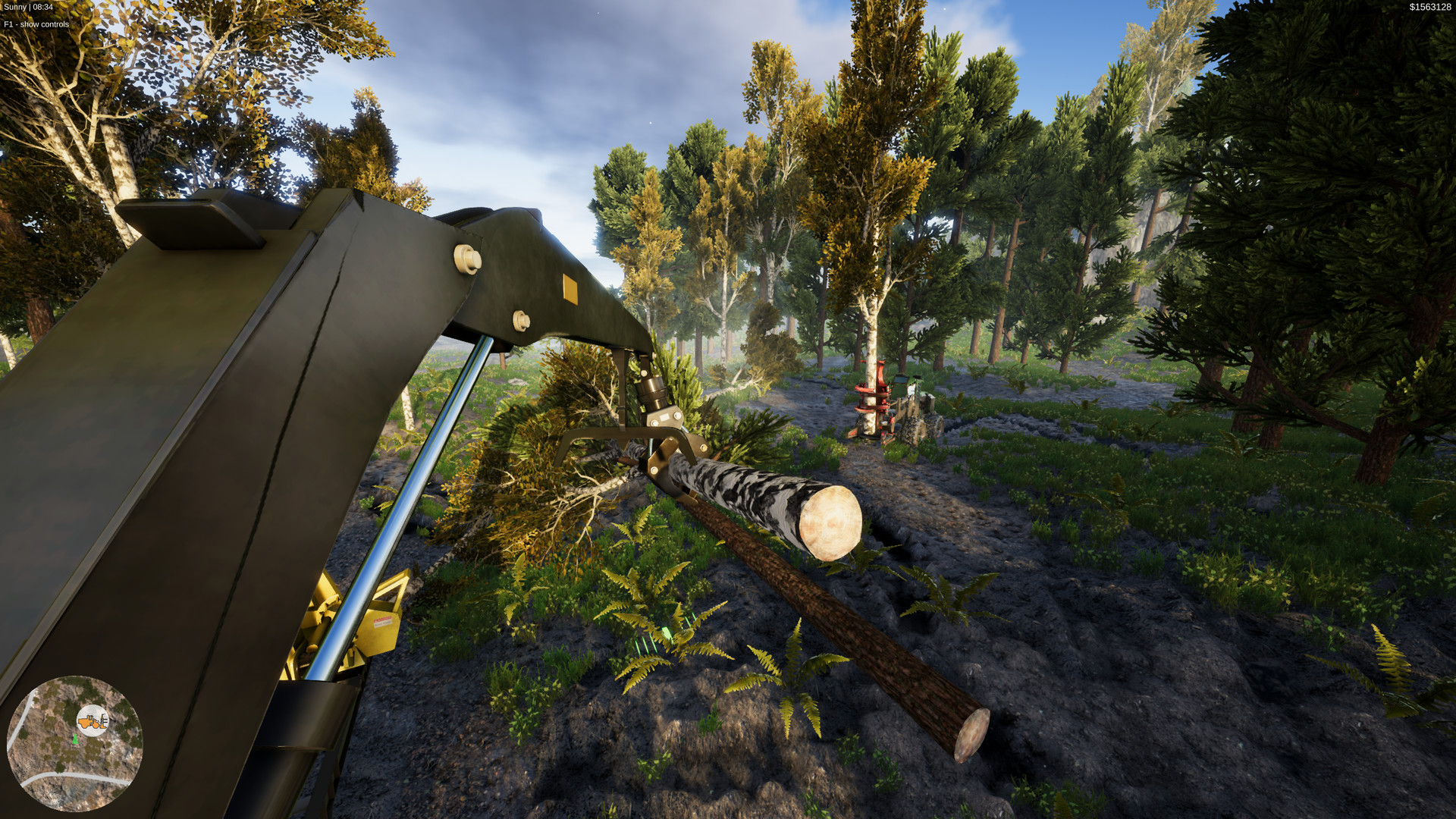Click the sunny weather indicator top-left
This screenshot has height=819, width=1456.
click(x=14, y=6)
